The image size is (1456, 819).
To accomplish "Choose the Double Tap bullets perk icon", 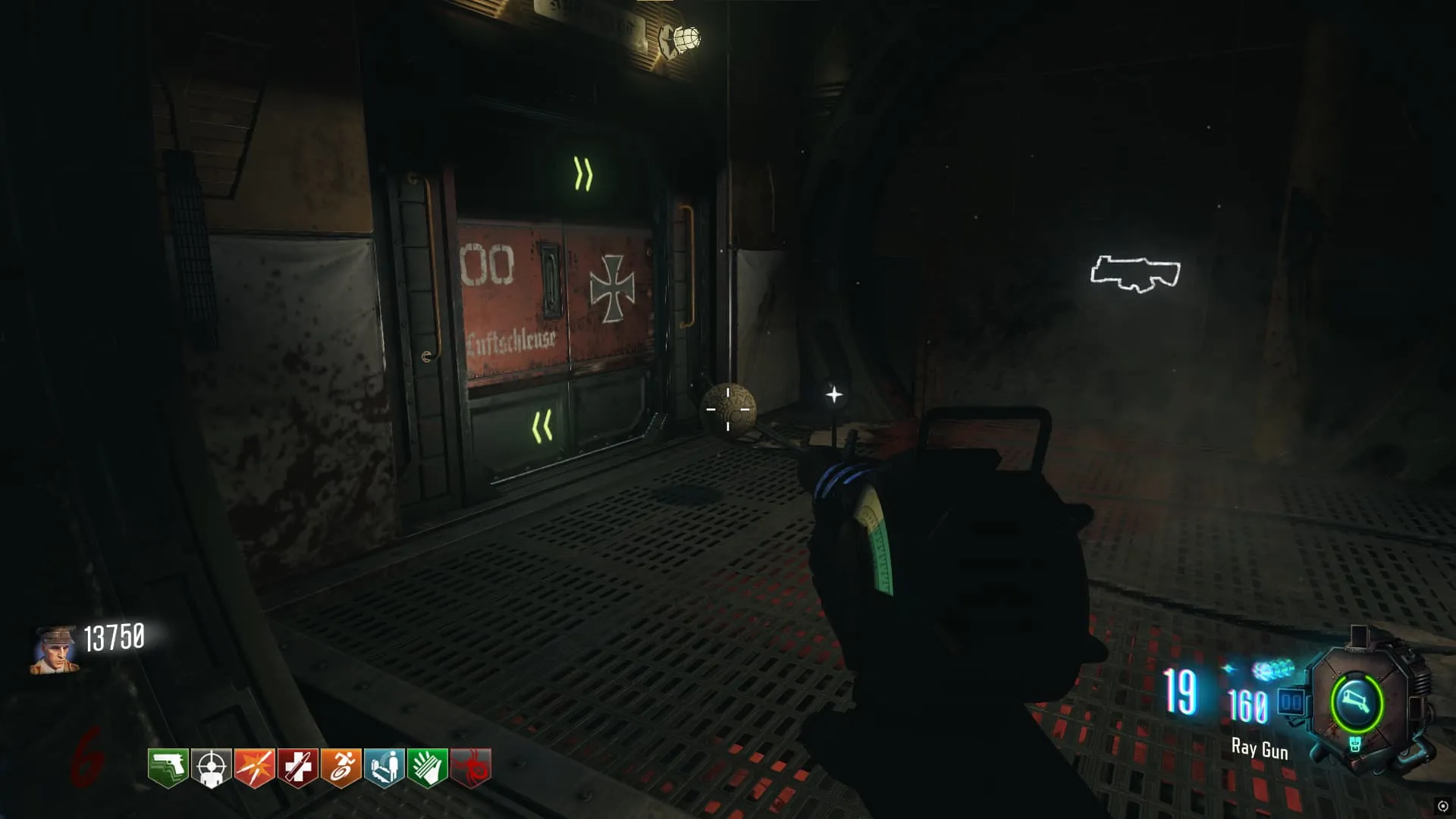I will click(x=254, y=768).
